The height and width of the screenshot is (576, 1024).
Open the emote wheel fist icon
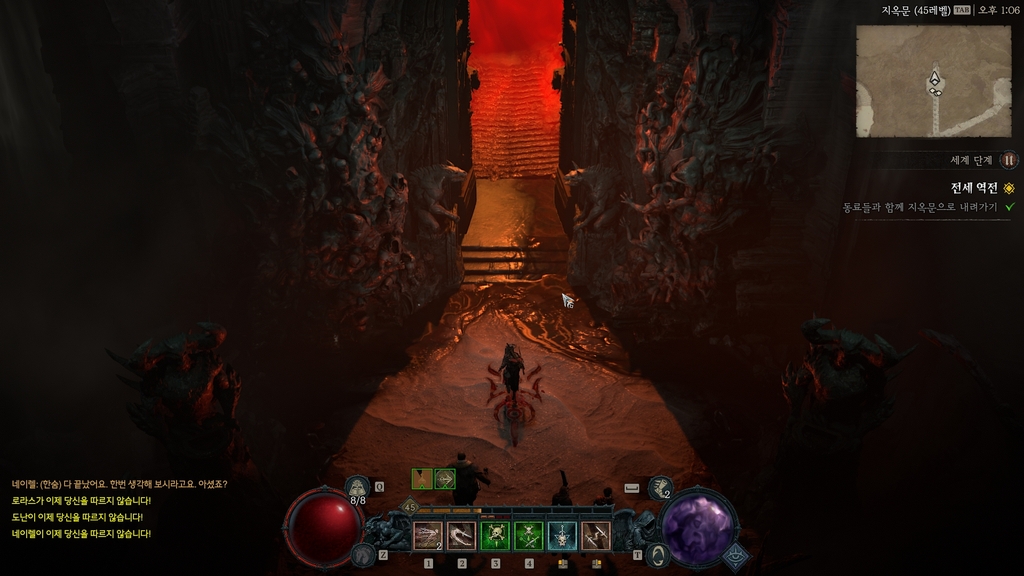[660, 487]
